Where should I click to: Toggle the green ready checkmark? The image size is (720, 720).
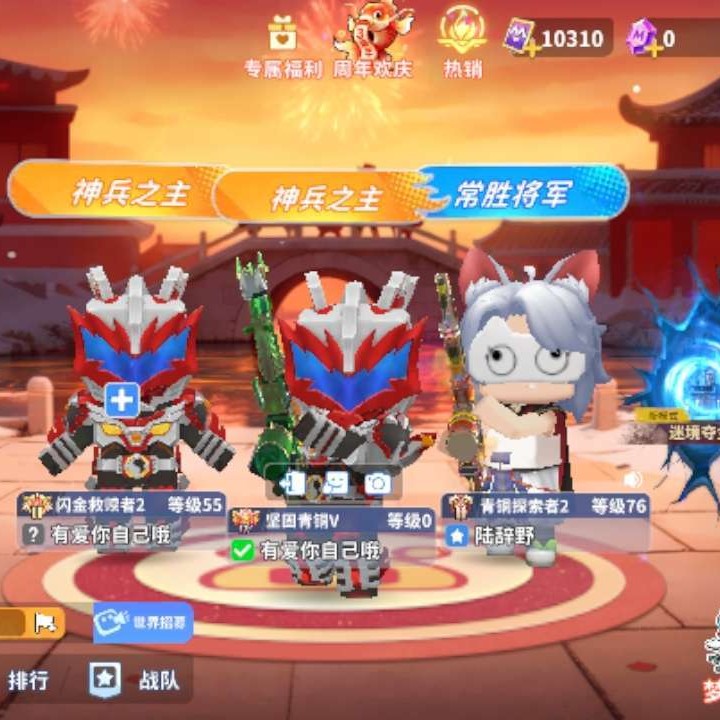coord(242,549)
